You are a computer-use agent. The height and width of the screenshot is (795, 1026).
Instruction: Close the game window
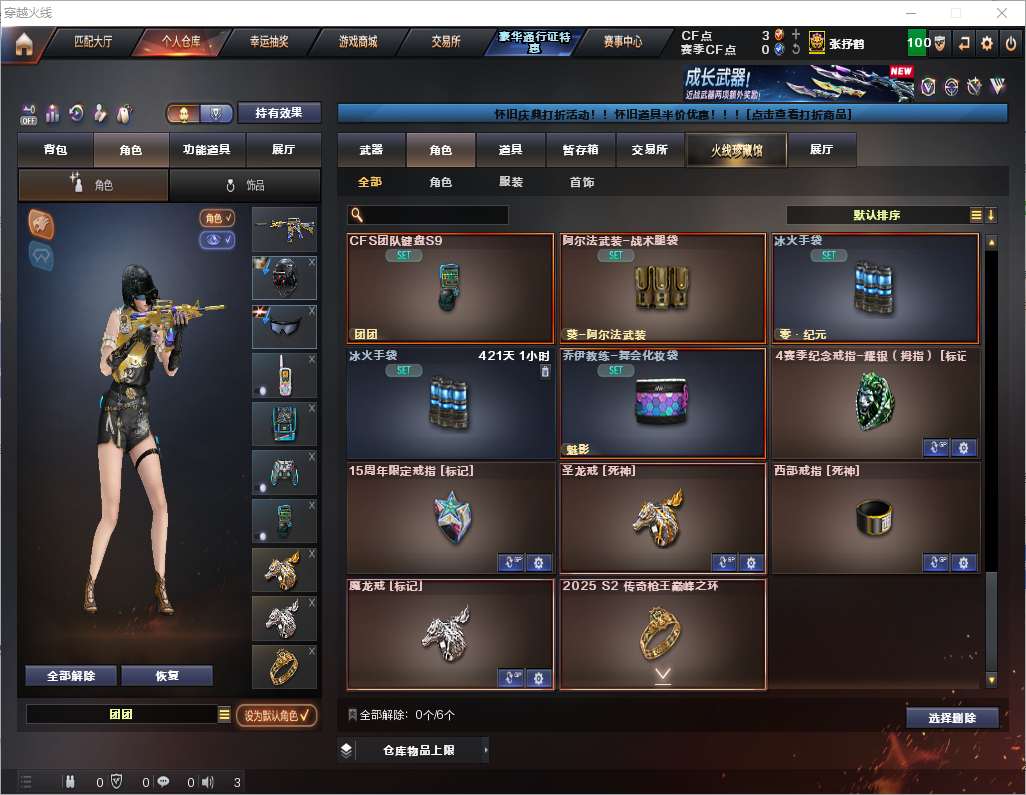point(1001,13)
